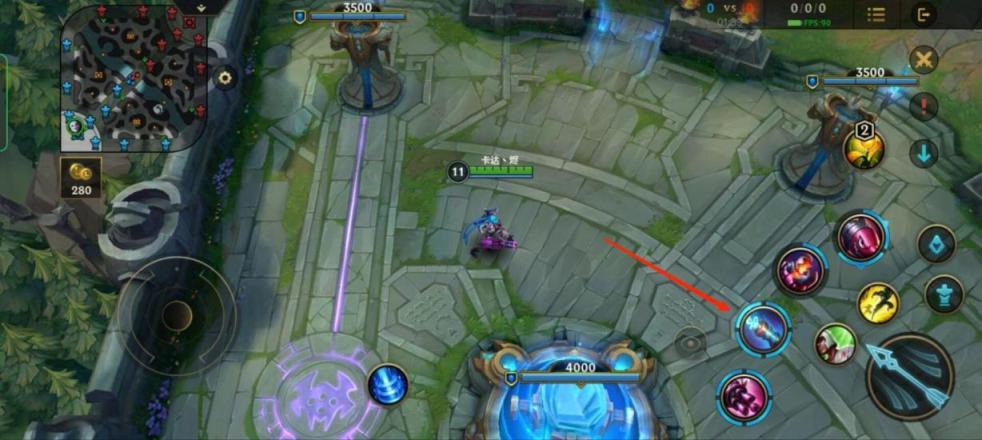Send the crossed swords attack ping
The height and width of the screenshot is (440, 982).
pos(924,59)
